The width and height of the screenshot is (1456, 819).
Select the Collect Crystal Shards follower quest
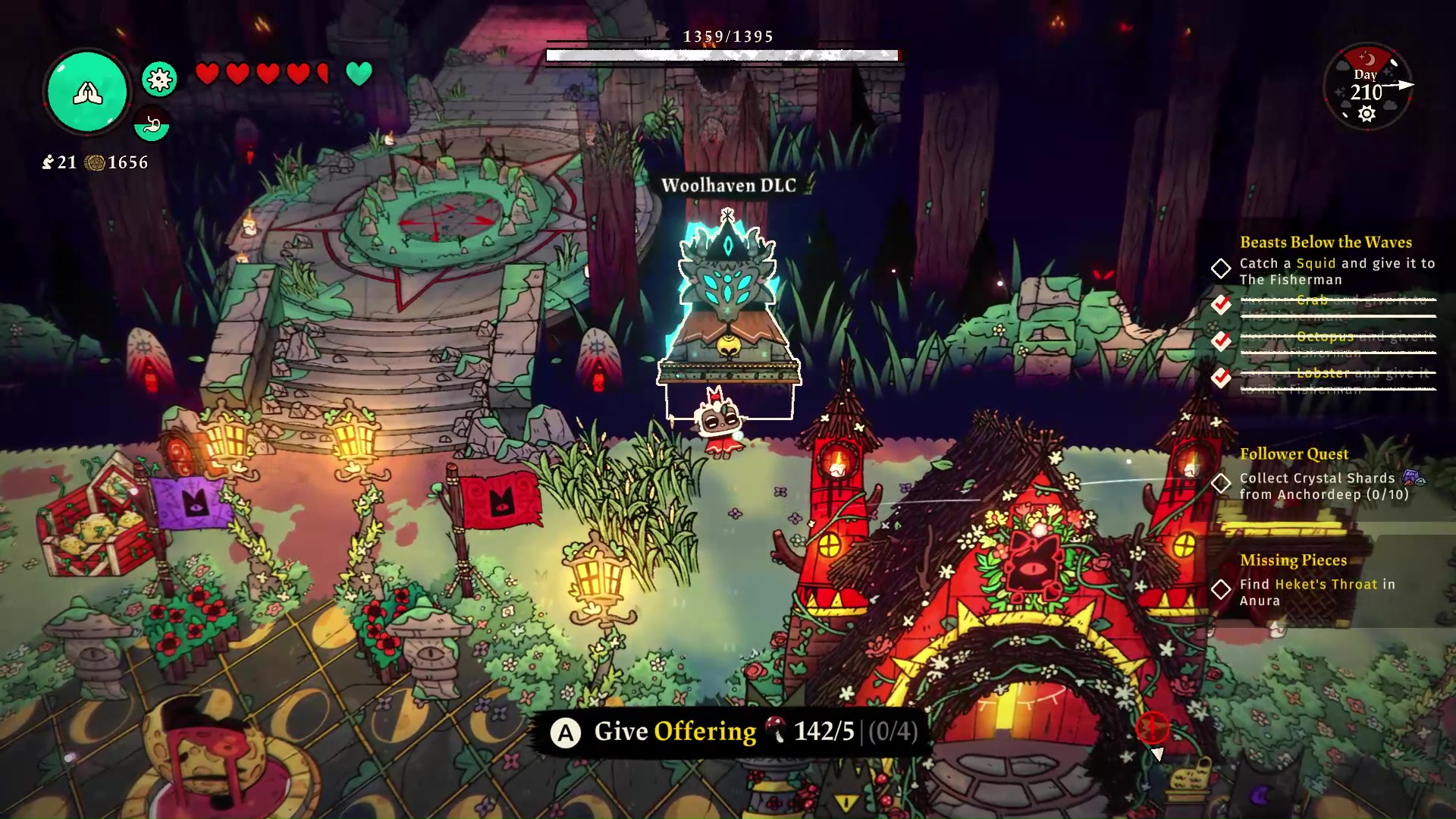click(1324, 486)
